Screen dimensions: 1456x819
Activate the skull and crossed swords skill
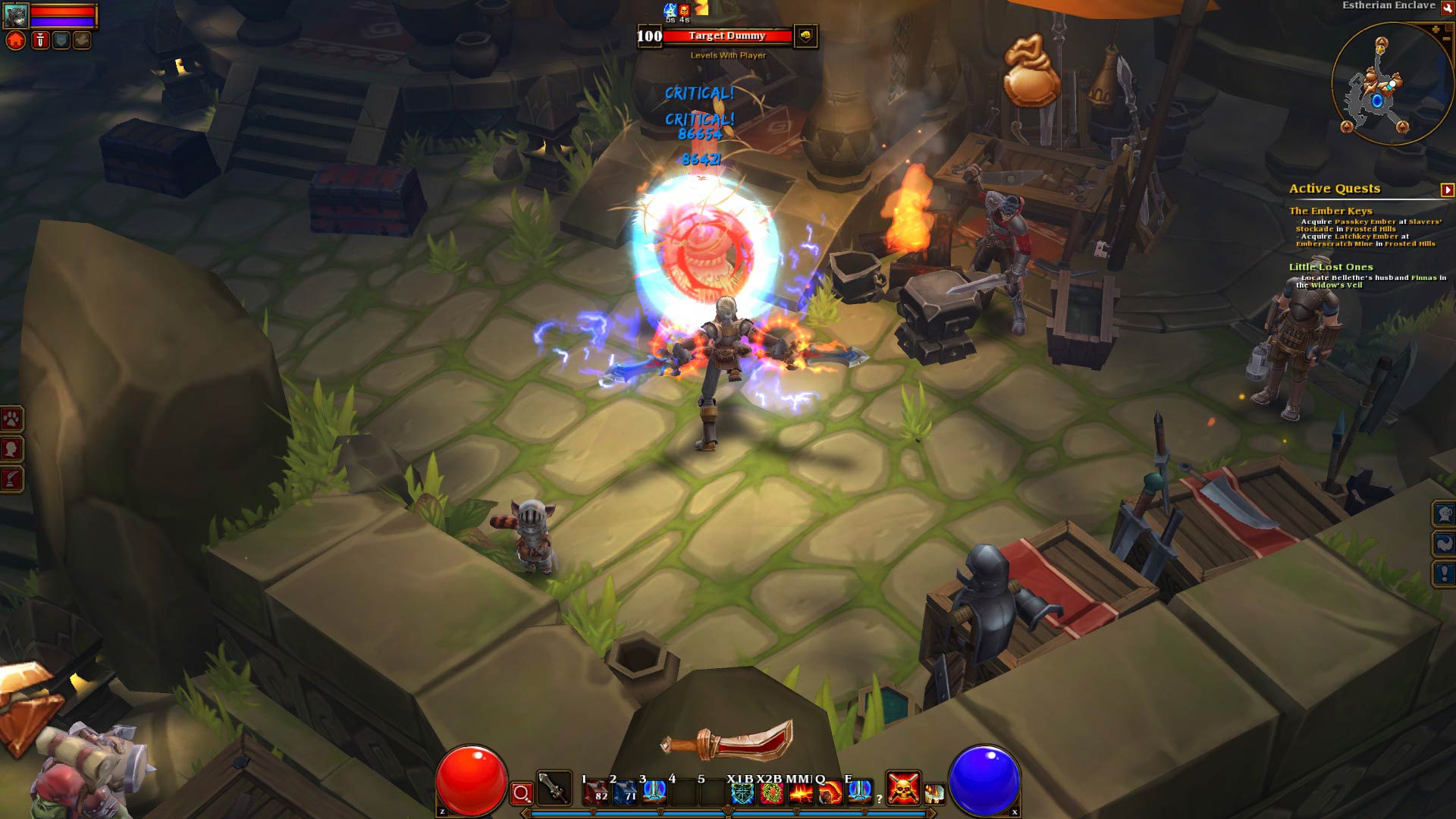(903, 789)
